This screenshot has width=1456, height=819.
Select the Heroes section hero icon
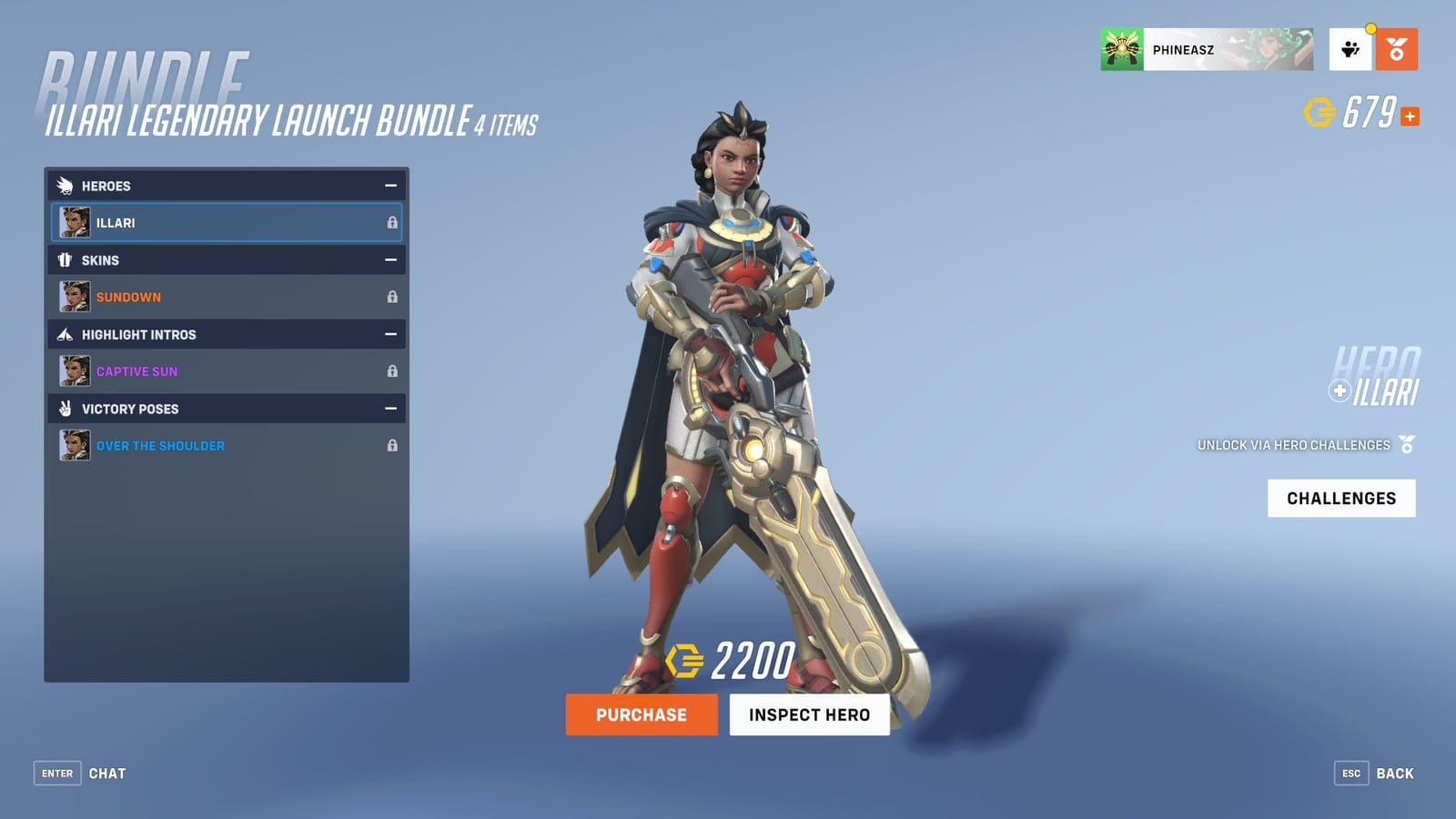coord(64,186)
